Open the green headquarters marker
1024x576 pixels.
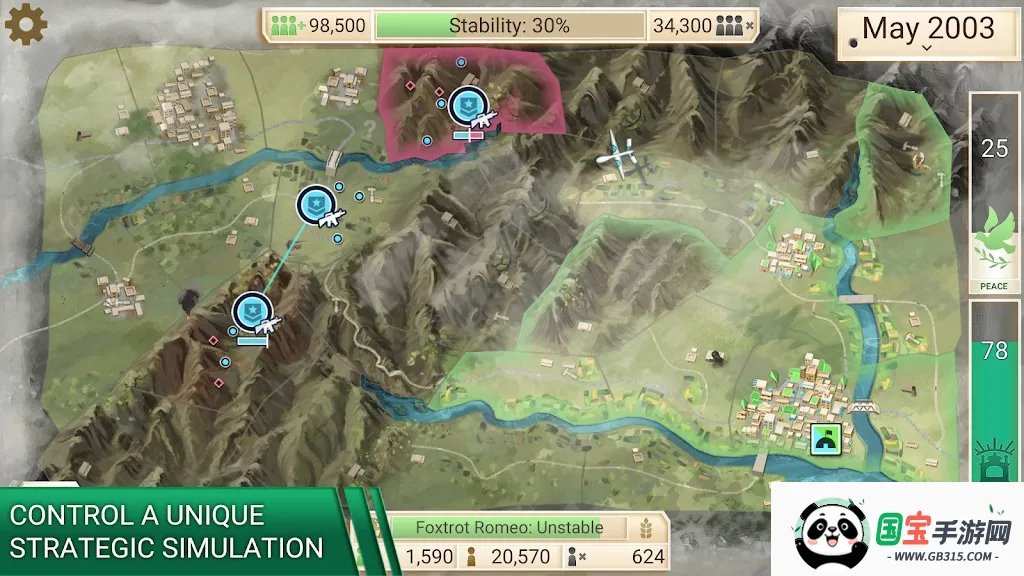tap(827, 437)
